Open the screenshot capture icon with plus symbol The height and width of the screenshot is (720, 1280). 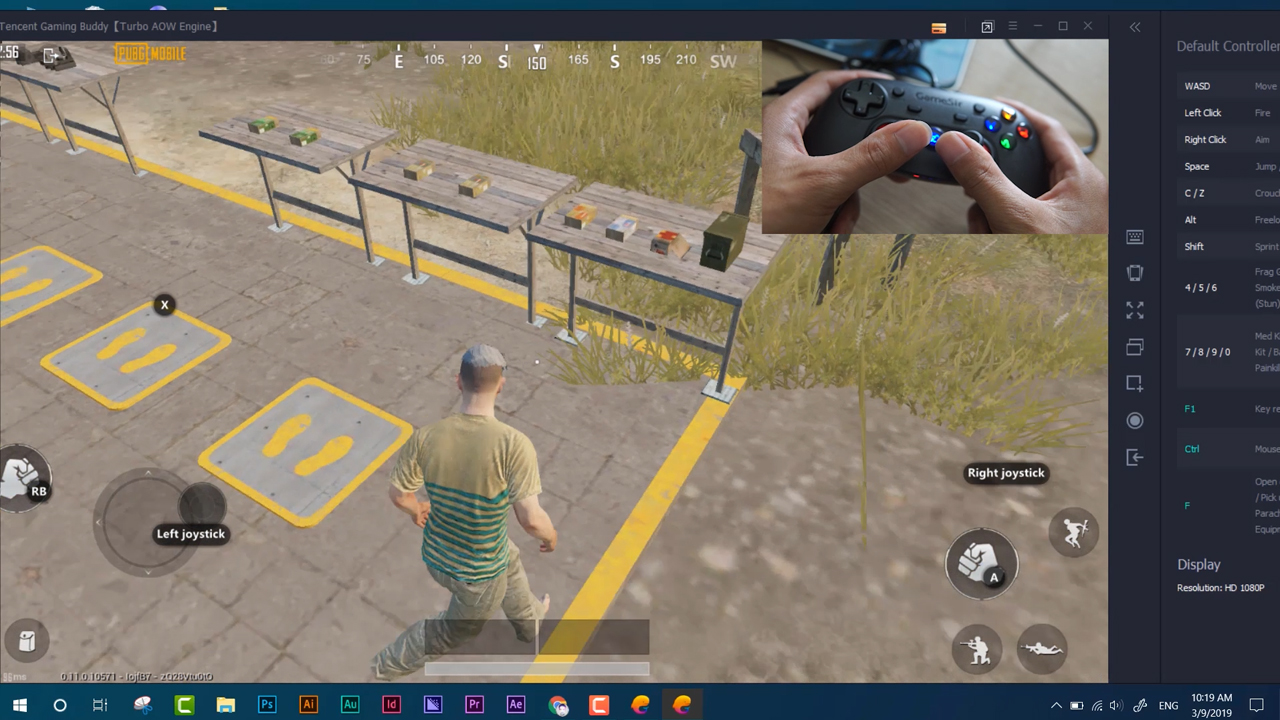coord(1134,383)
